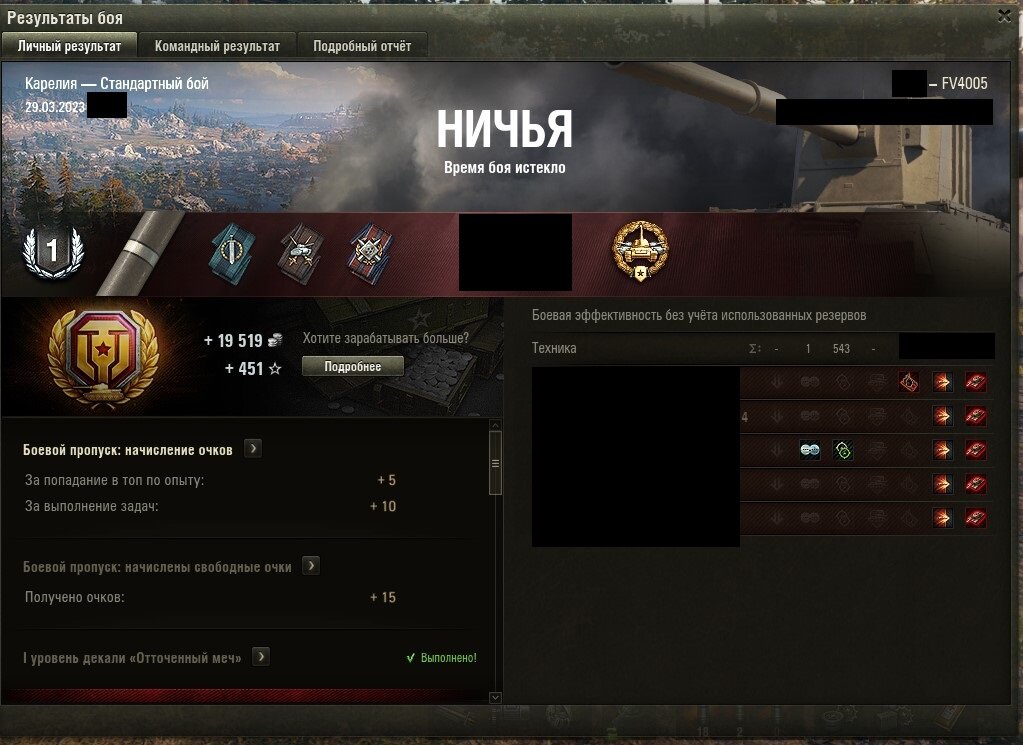Click the red-and-blue crossed ribbon award
This screenshot has height=745, width=1023.
pos(370,252)
